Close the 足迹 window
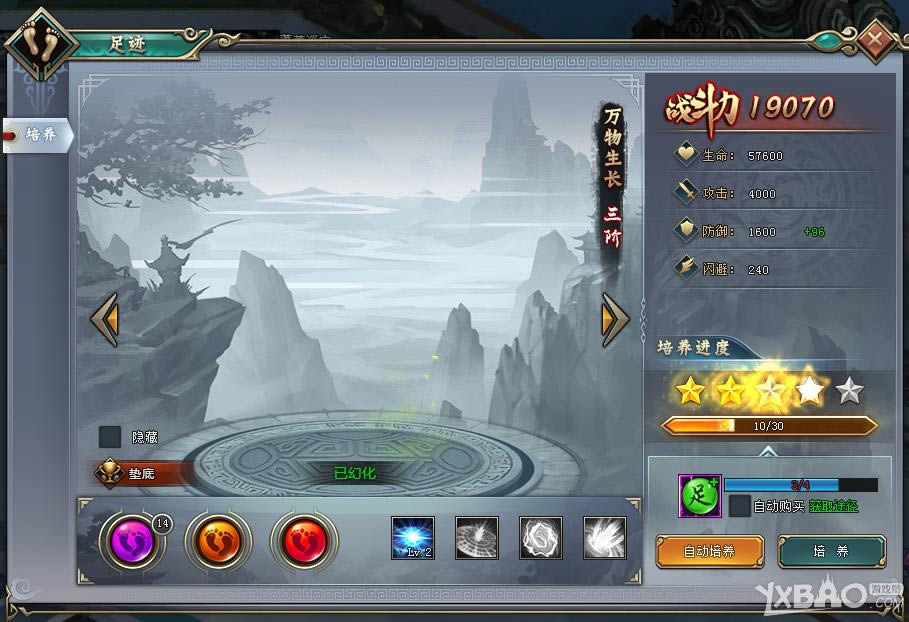The width and height of the screenshot is (909, 622). point(876,41)
